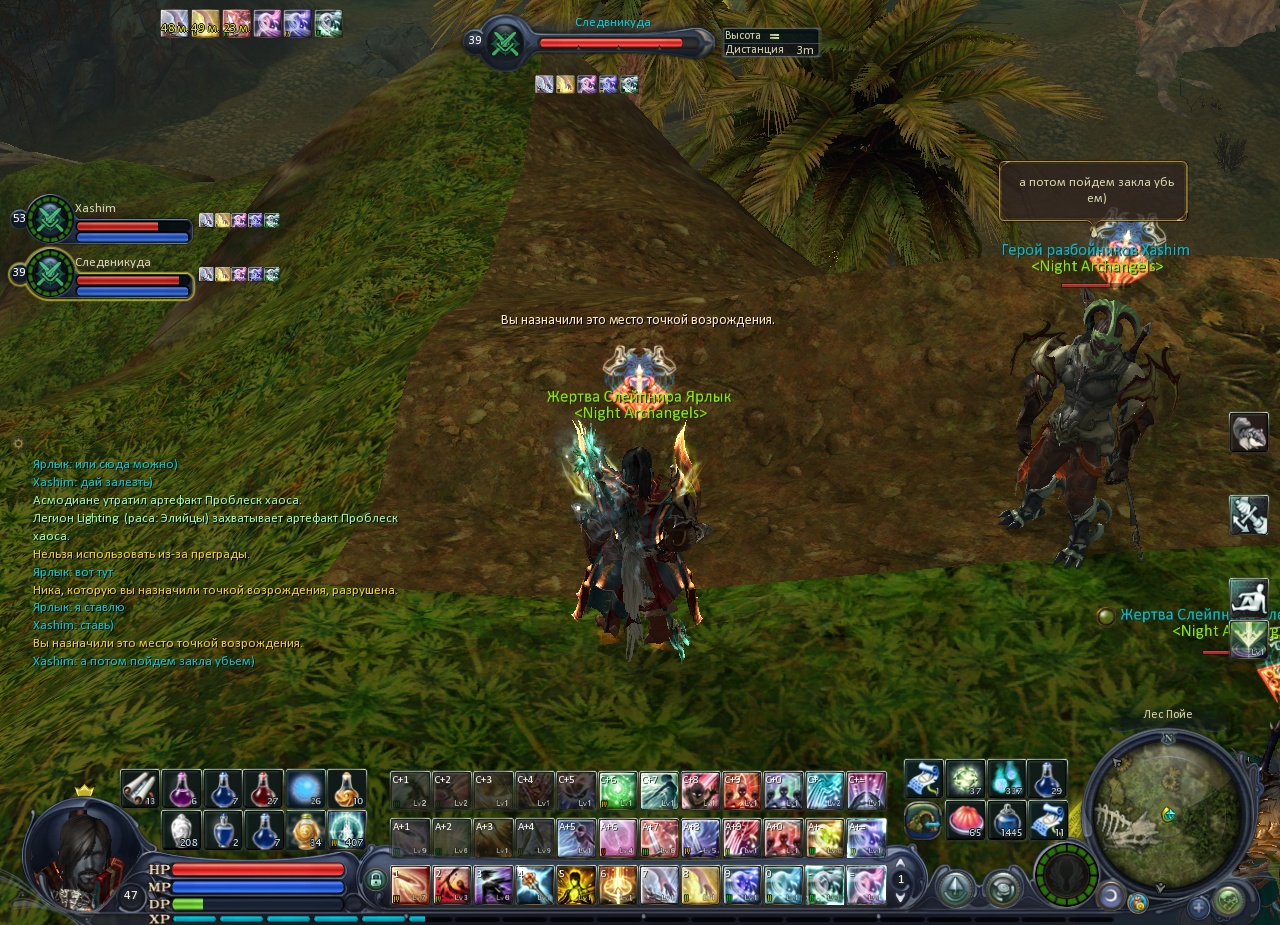Use the scroll item with 13 left
This screenshot has width=1280, height=925.
140,789
